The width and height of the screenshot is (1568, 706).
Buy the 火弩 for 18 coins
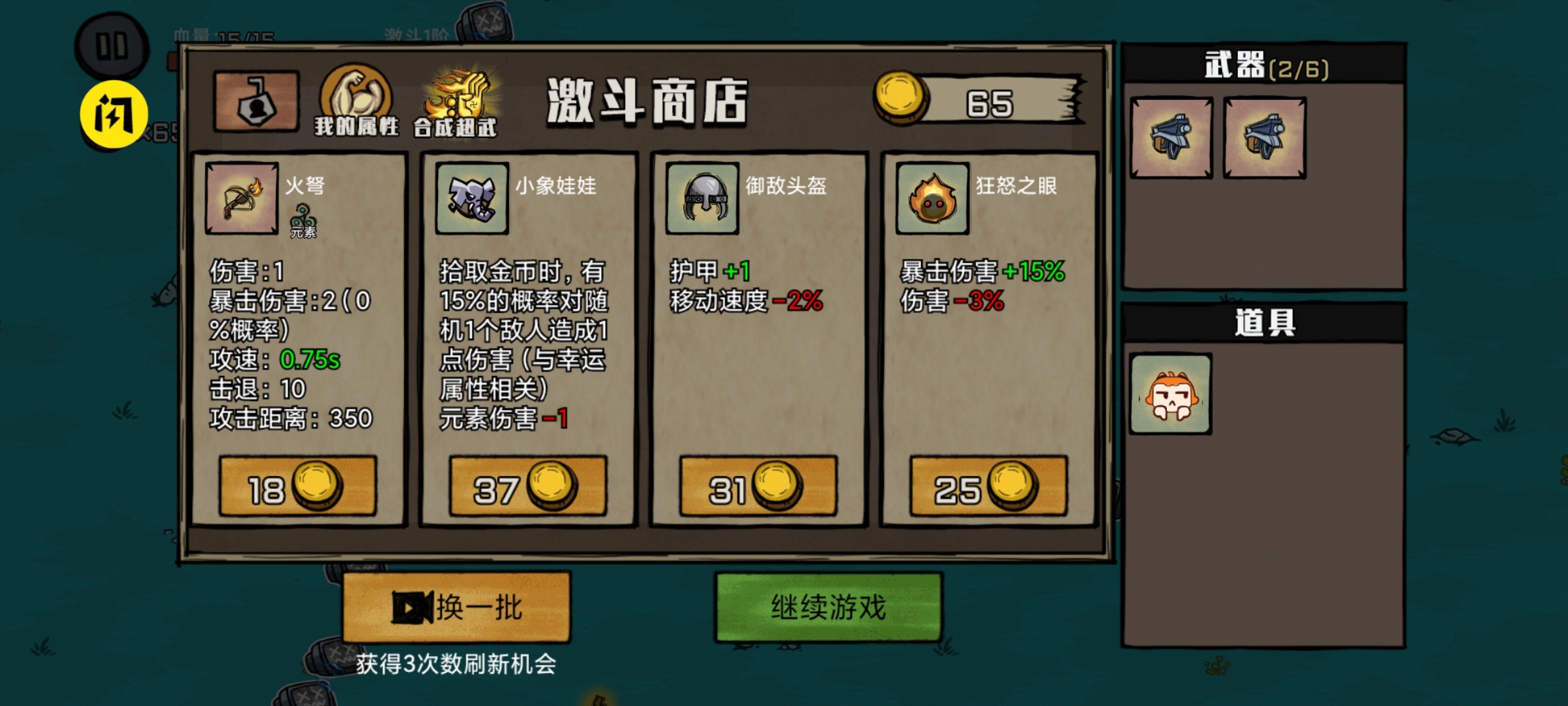(297, 486)
